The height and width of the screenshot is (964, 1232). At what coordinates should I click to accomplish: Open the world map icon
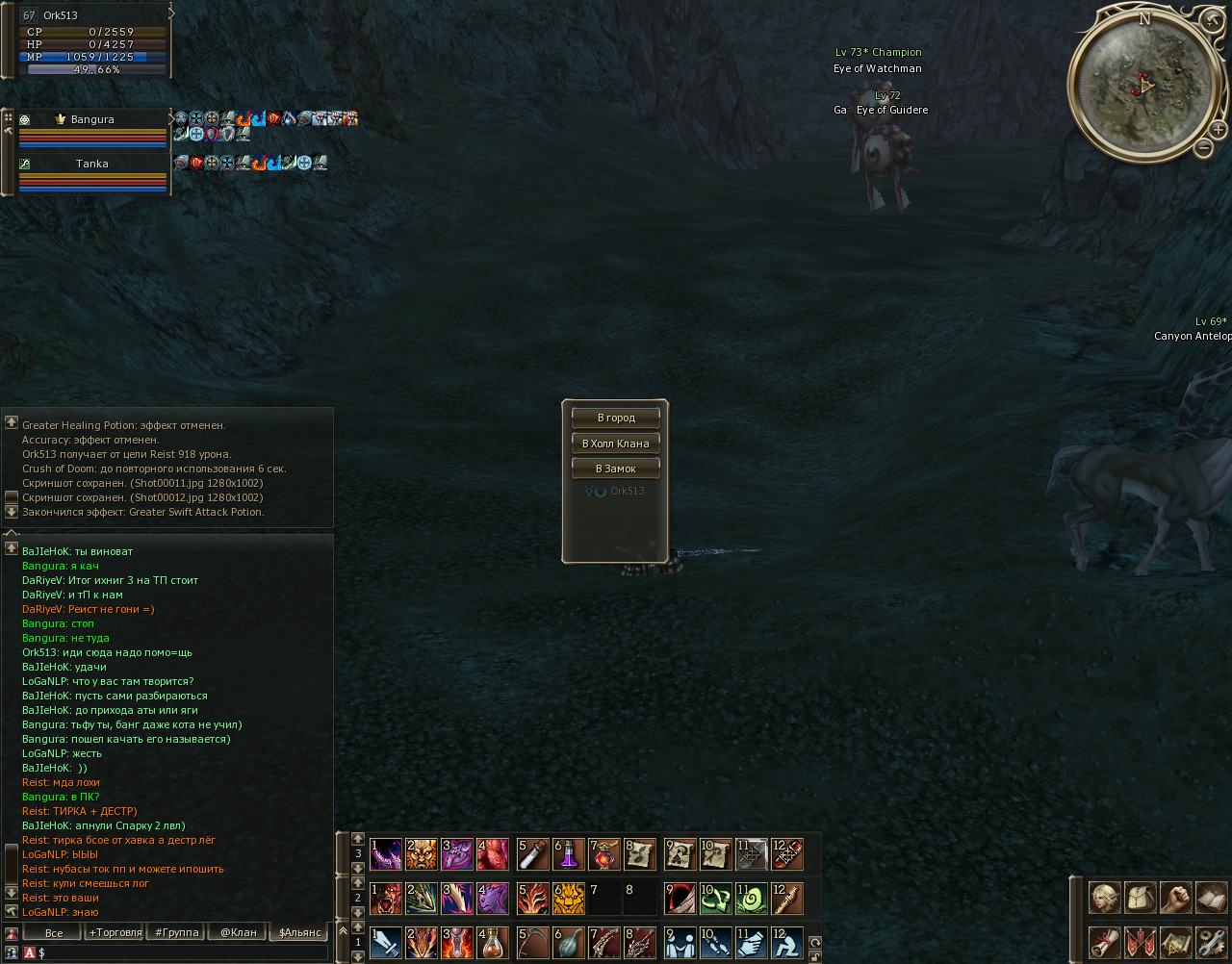pos(1176,942)
